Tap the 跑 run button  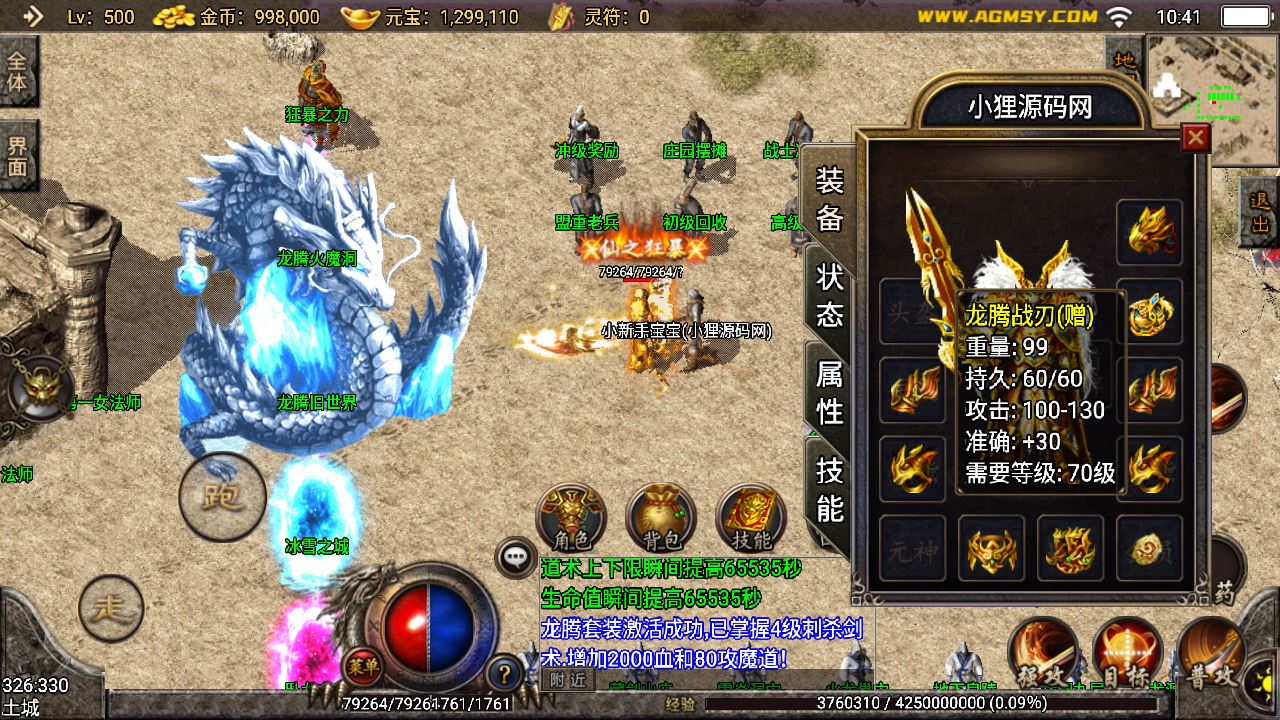click(222, 497)
